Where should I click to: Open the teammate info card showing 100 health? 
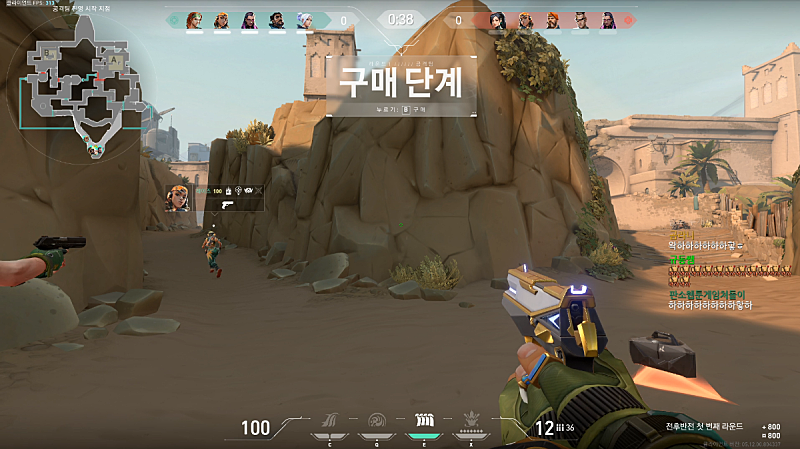pyautogui.click(x=215, y=190)
